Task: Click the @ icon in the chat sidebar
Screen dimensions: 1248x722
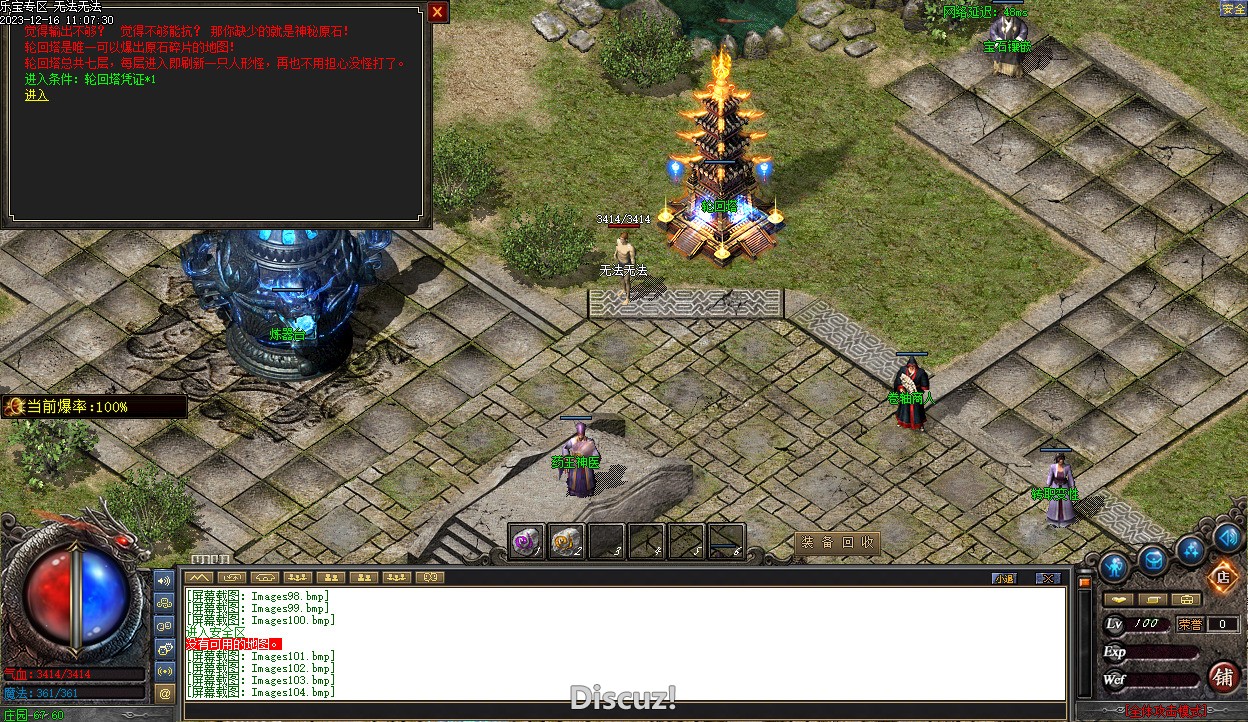Action: (165, 692)
